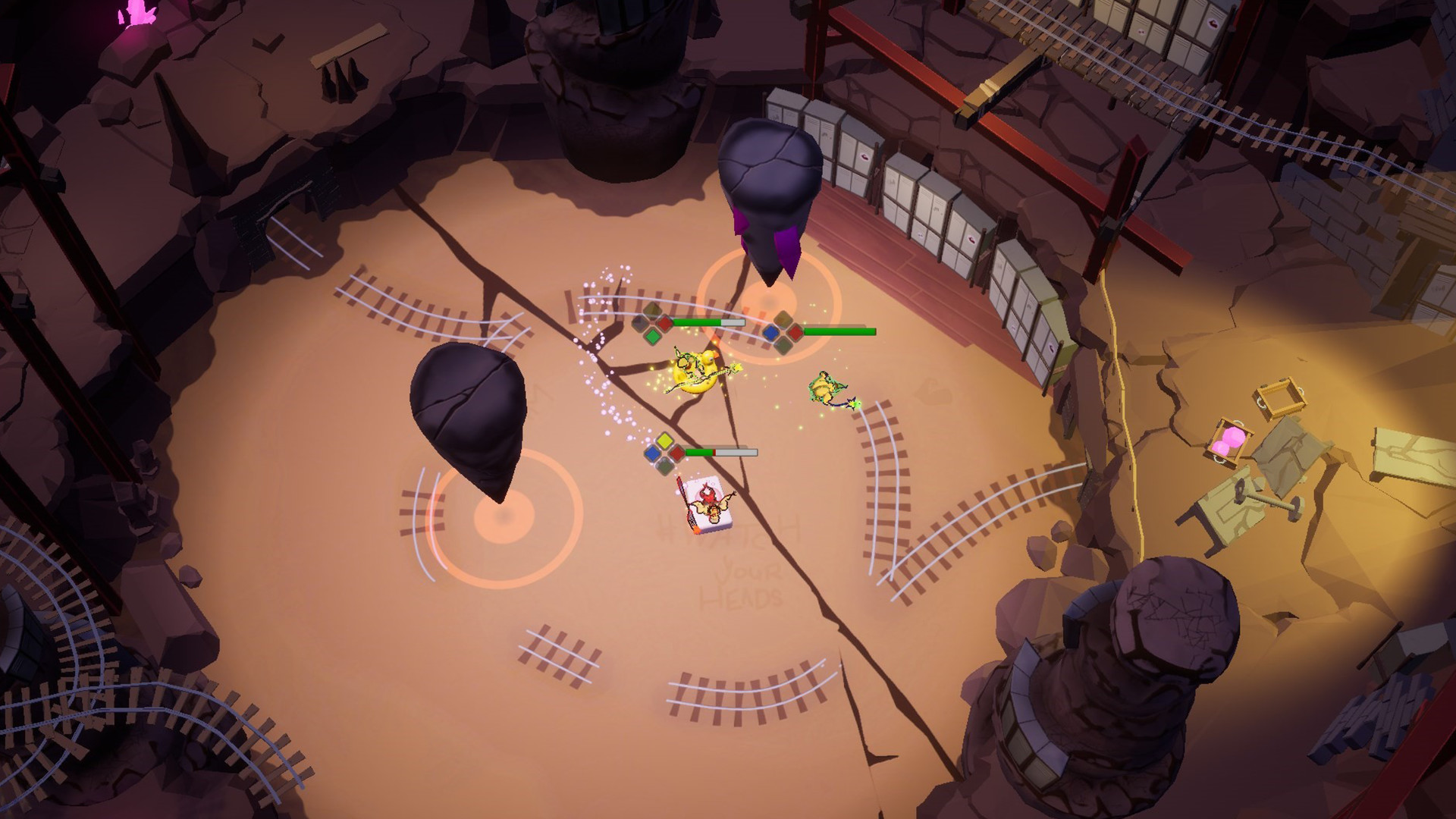
Task: Click the yellow diamond ability icon above the phoenix rider
Action: click(x=666, y=440)
